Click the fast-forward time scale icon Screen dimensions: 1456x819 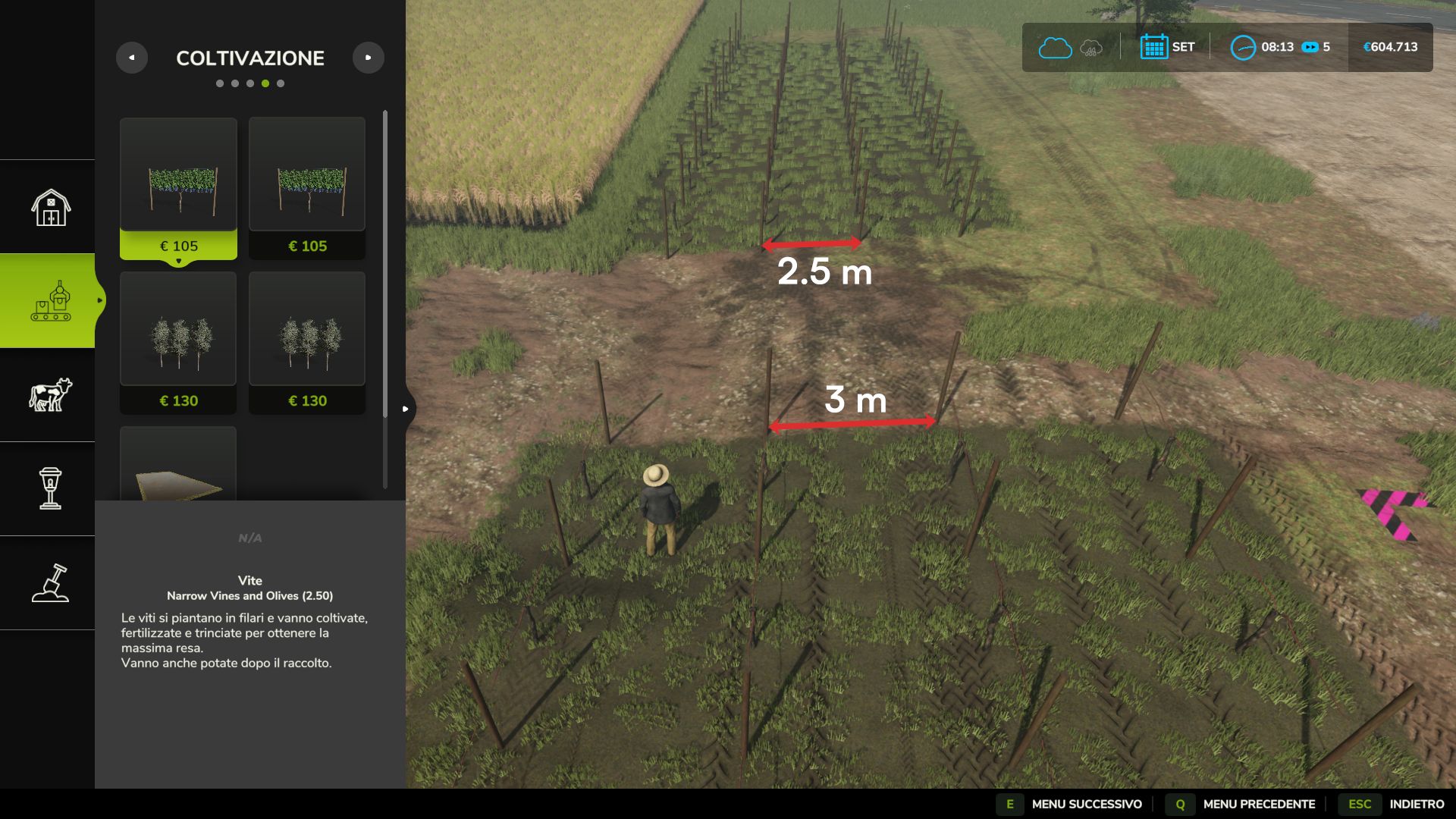1310,47
